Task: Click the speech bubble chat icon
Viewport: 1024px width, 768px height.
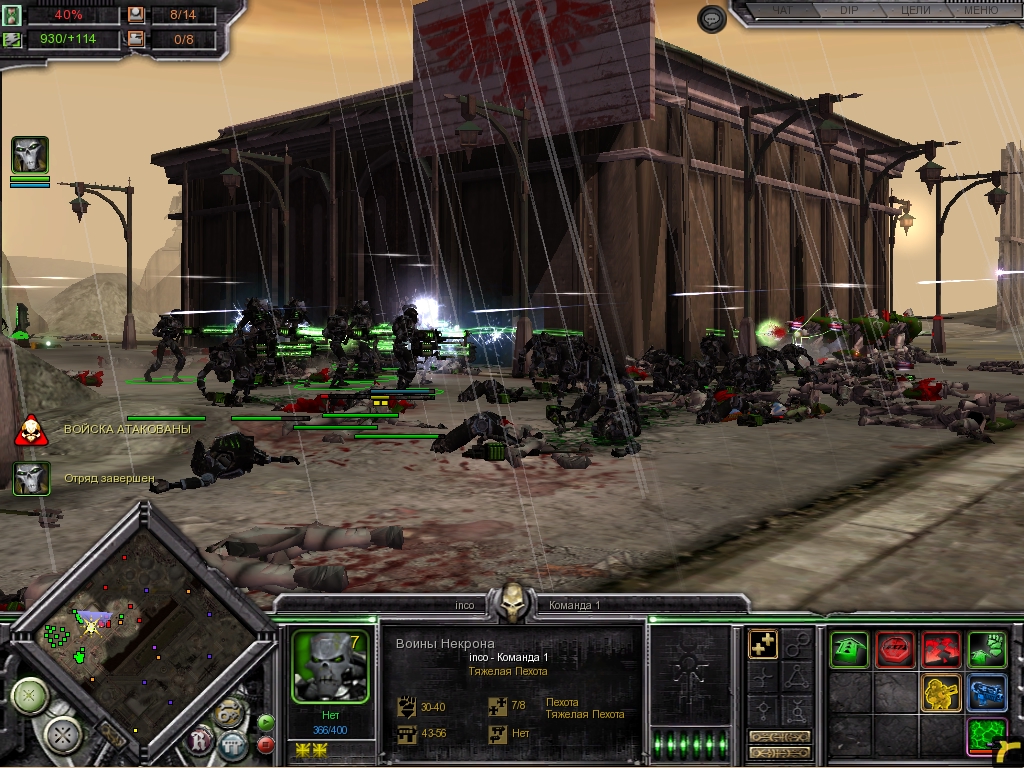Action: (711, 18)
